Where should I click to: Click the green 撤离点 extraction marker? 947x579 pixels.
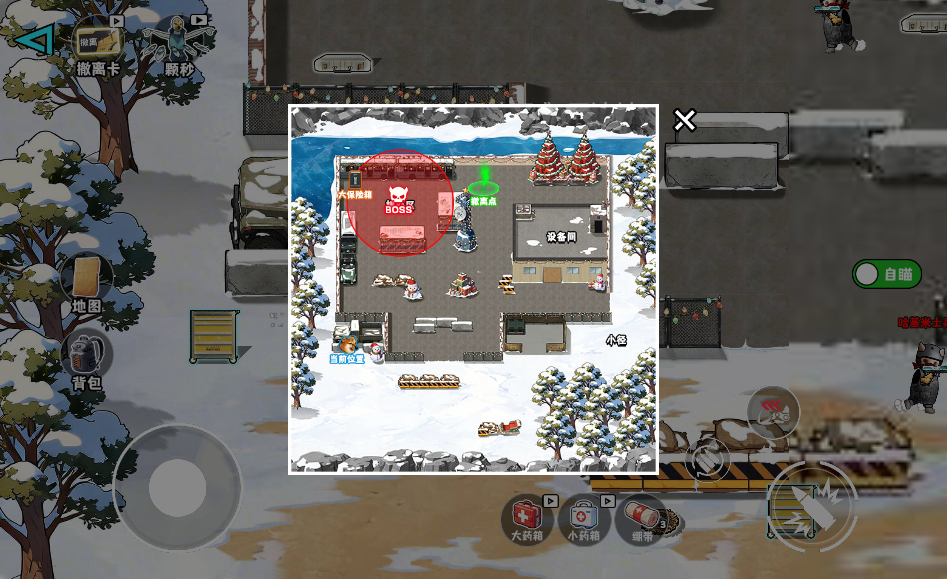[x=484, y=186]
